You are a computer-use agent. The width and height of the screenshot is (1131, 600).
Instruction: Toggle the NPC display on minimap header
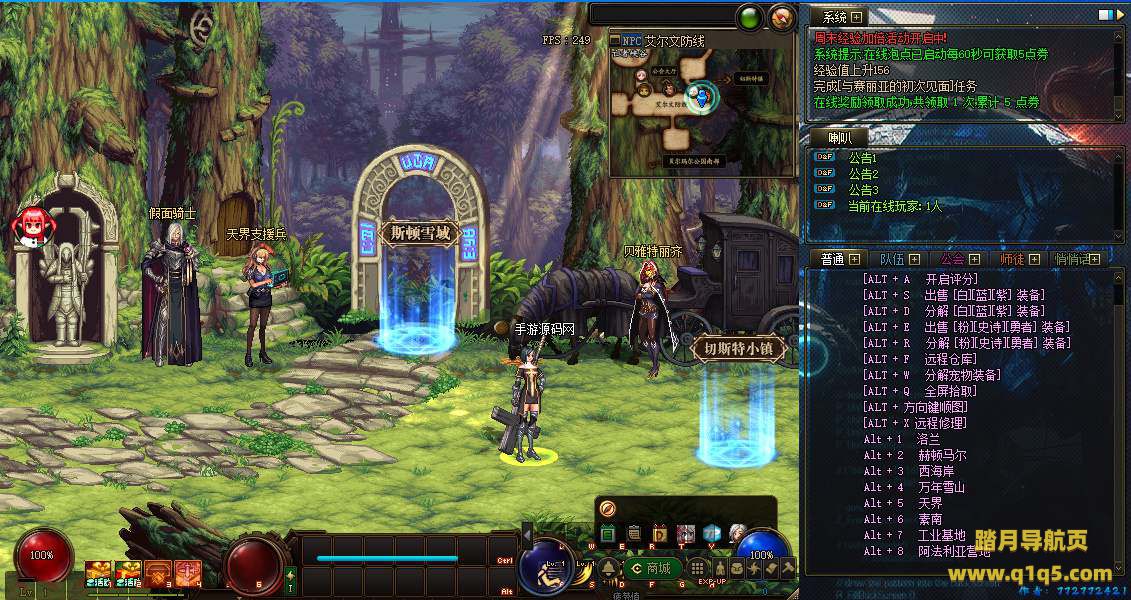pos(630,41)
